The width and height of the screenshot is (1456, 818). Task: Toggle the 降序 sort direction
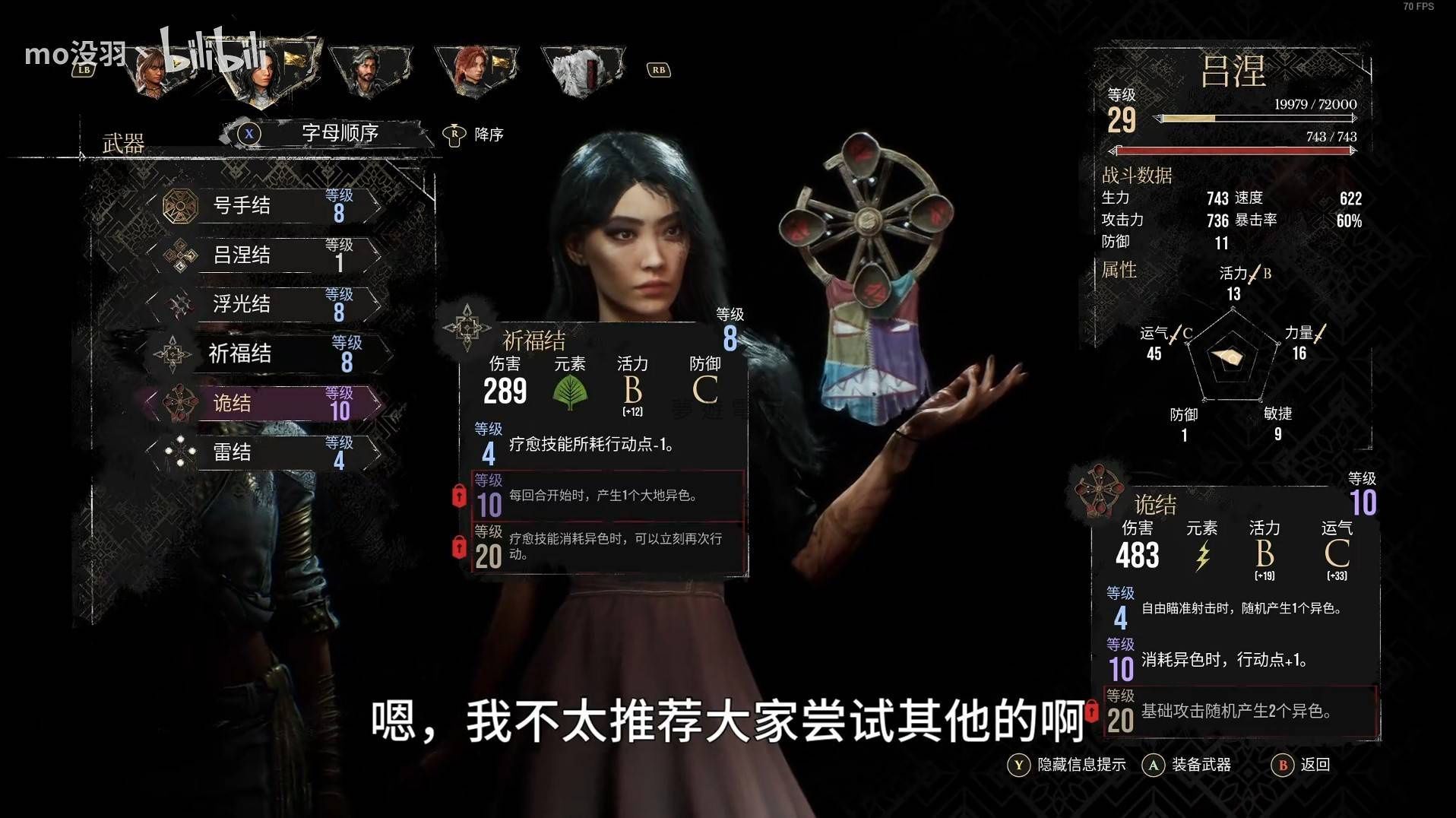coord(474,135)
